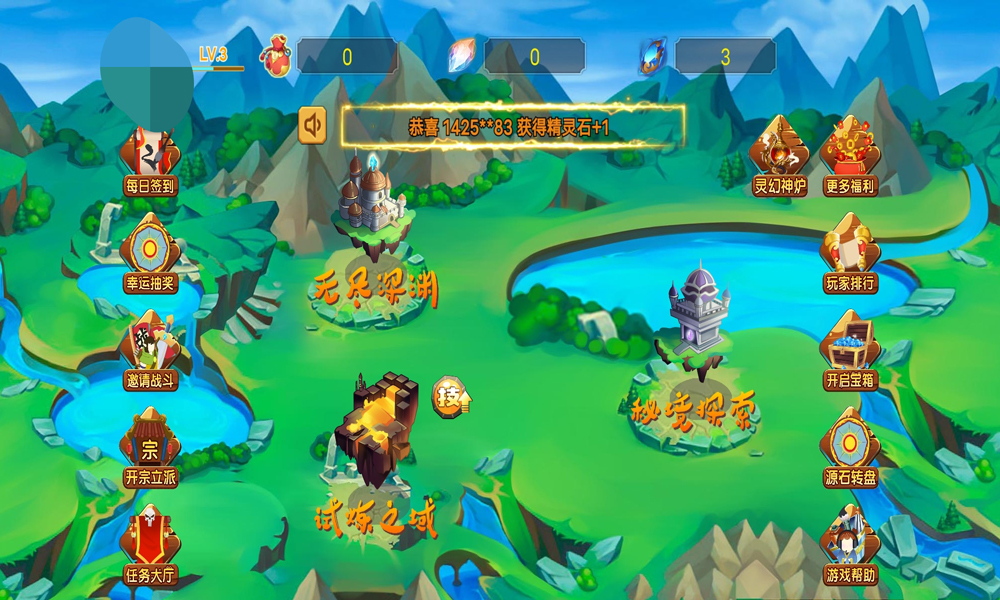Show the 玩家排行 player rankings
1000x600 pixels.
(x=850, y=256)
